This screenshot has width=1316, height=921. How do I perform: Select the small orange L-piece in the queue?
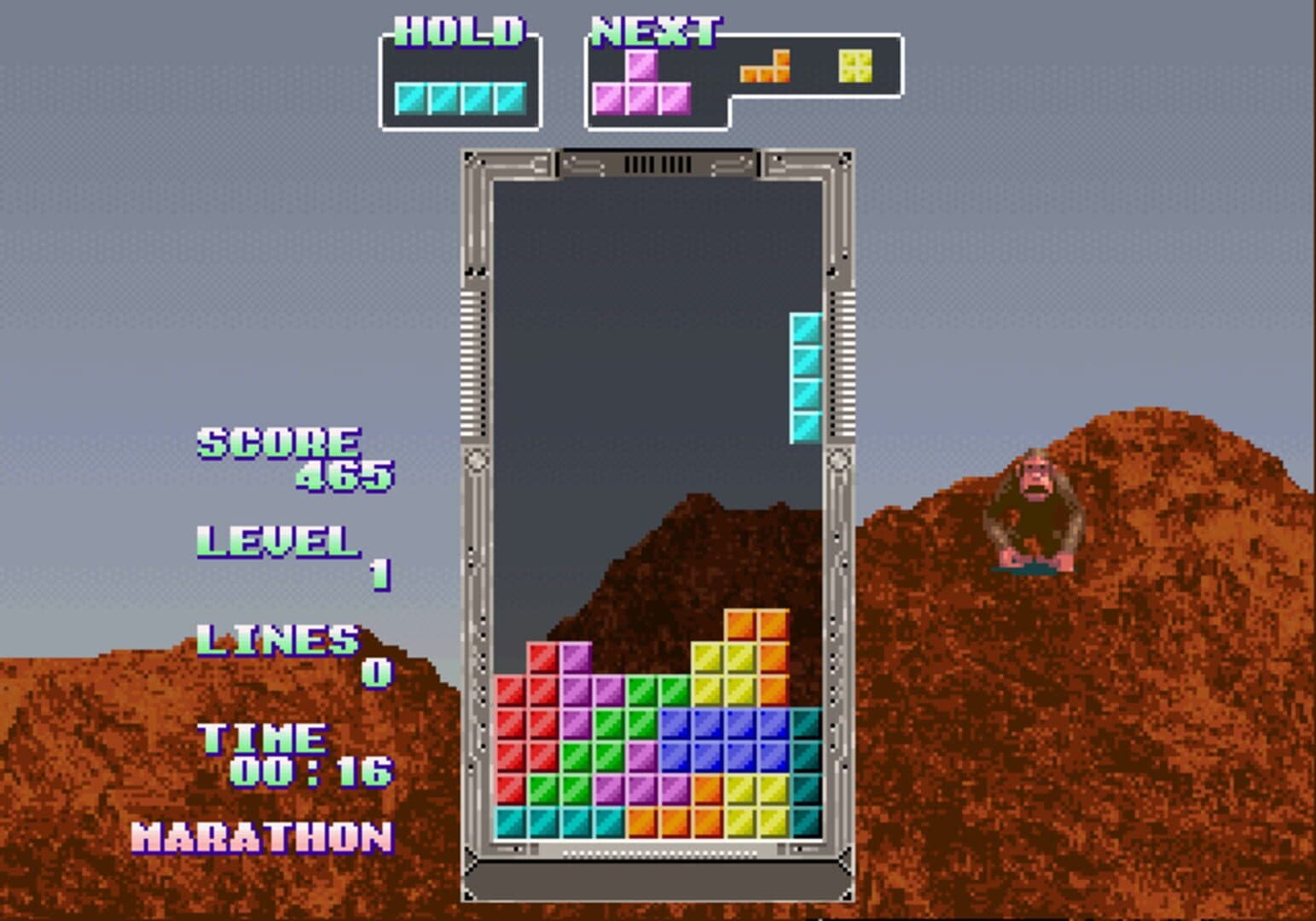[x=766, y=70]
